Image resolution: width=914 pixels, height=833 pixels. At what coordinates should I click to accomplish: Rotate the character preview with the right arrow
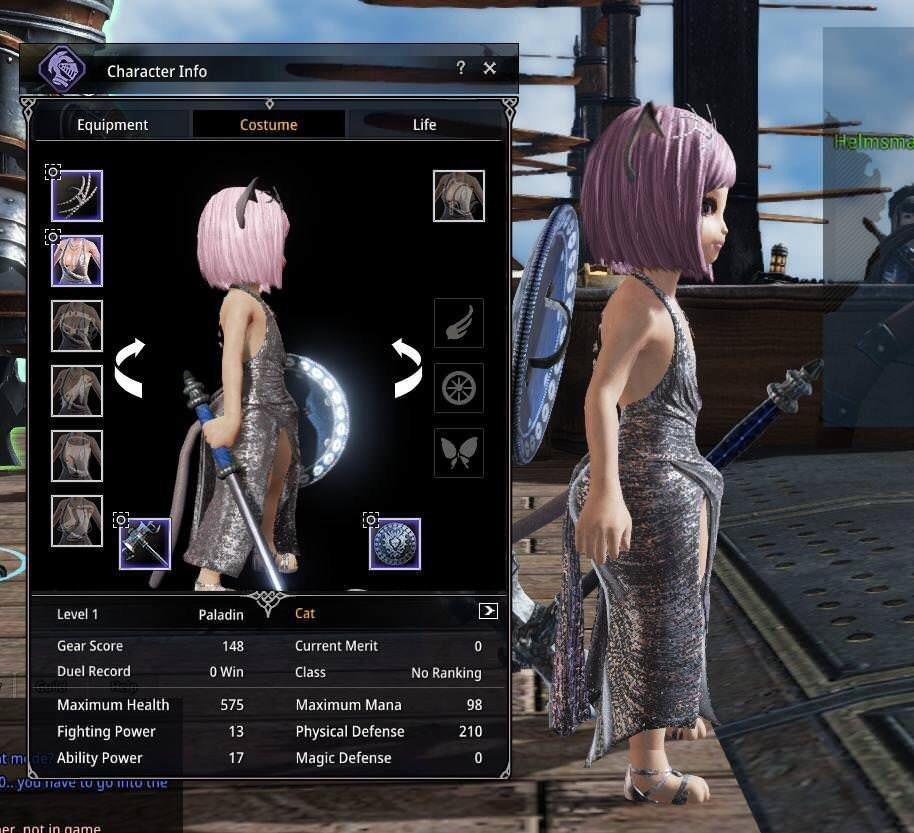(x=406, y=367)
